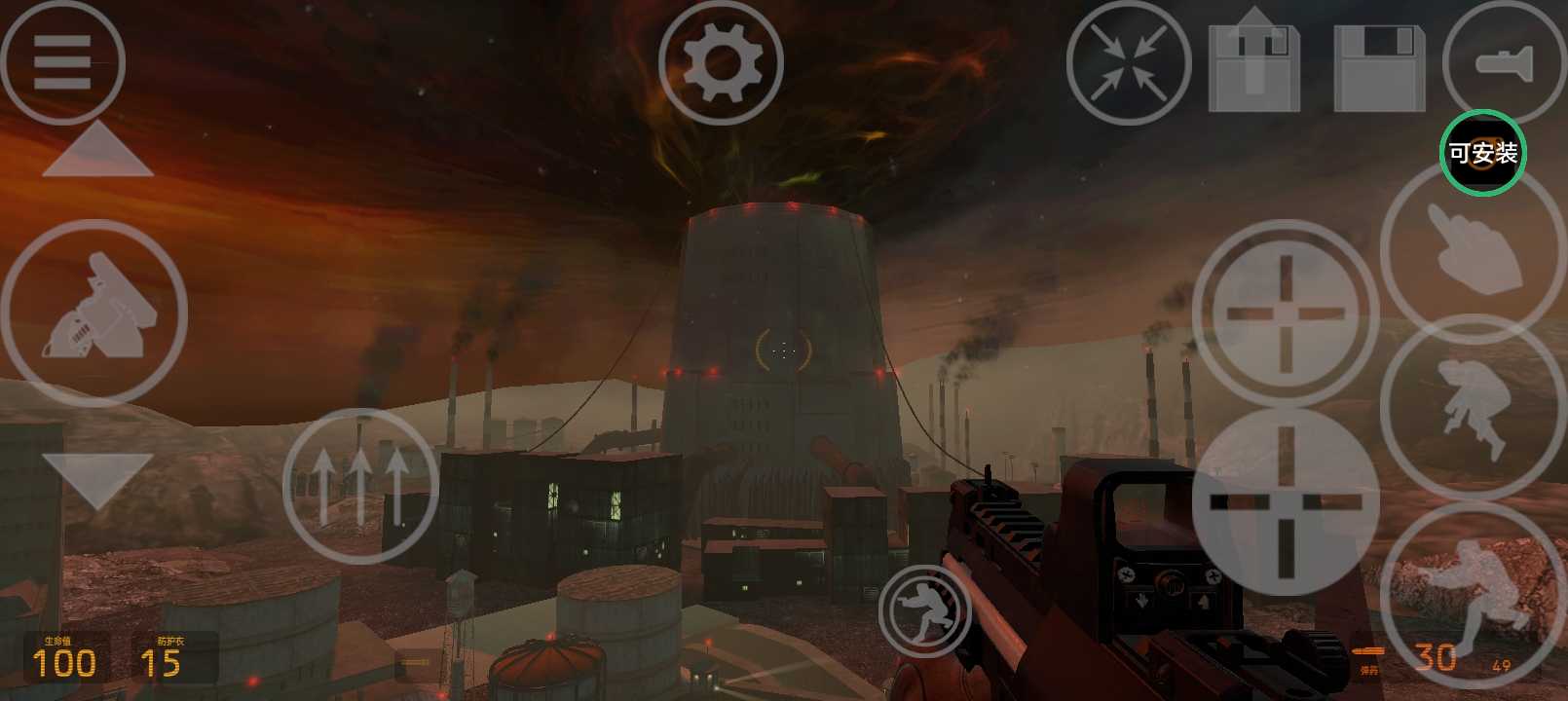
Task: Tap the triple up-arrows button
Action: coord(360,485)
